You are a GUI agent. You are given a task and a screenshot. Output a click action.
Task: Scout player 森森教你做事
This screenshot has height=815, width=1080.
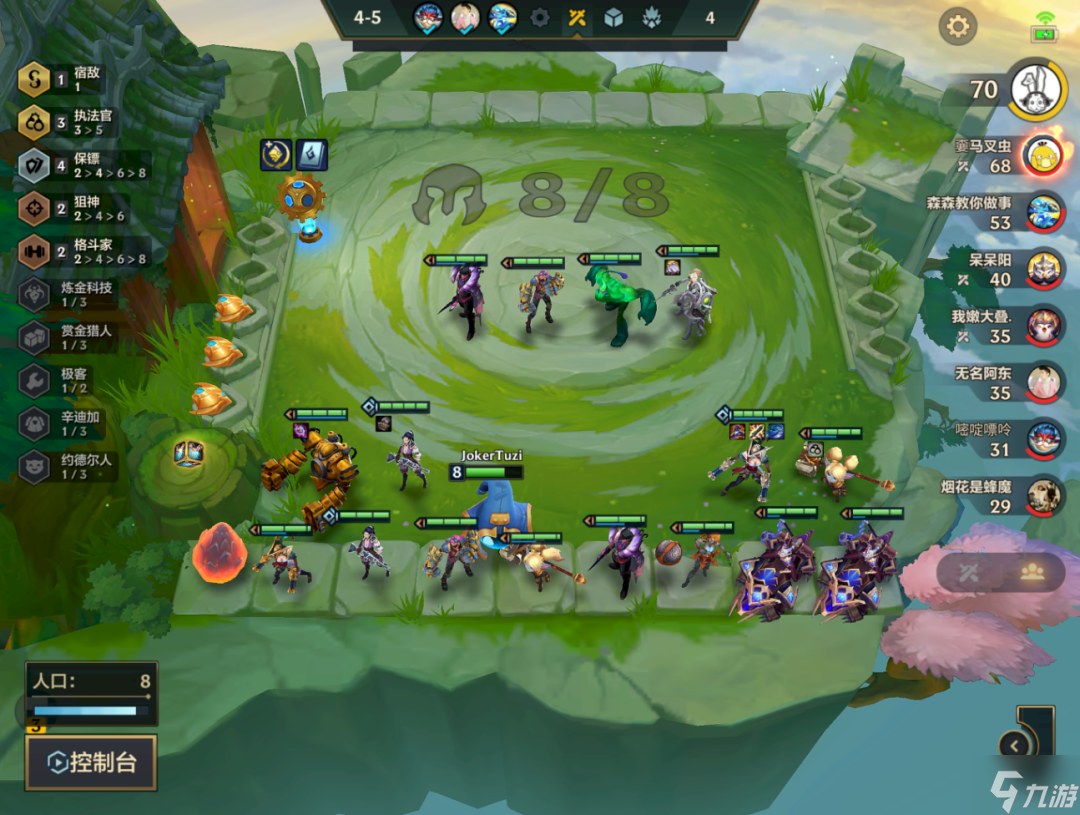[1044, 212]
